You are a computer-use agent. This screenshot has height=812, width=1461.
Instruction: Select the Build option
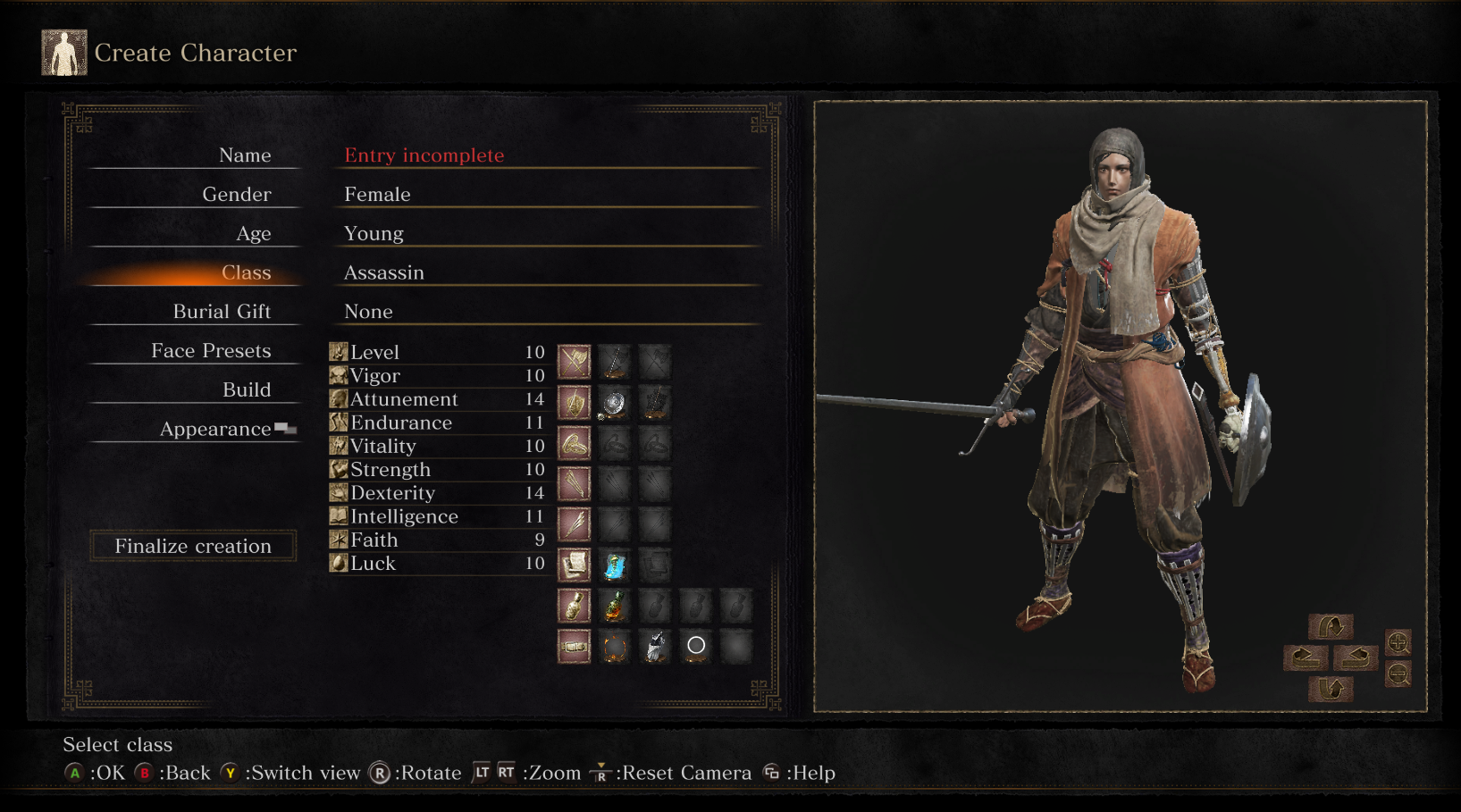point(246,390)
